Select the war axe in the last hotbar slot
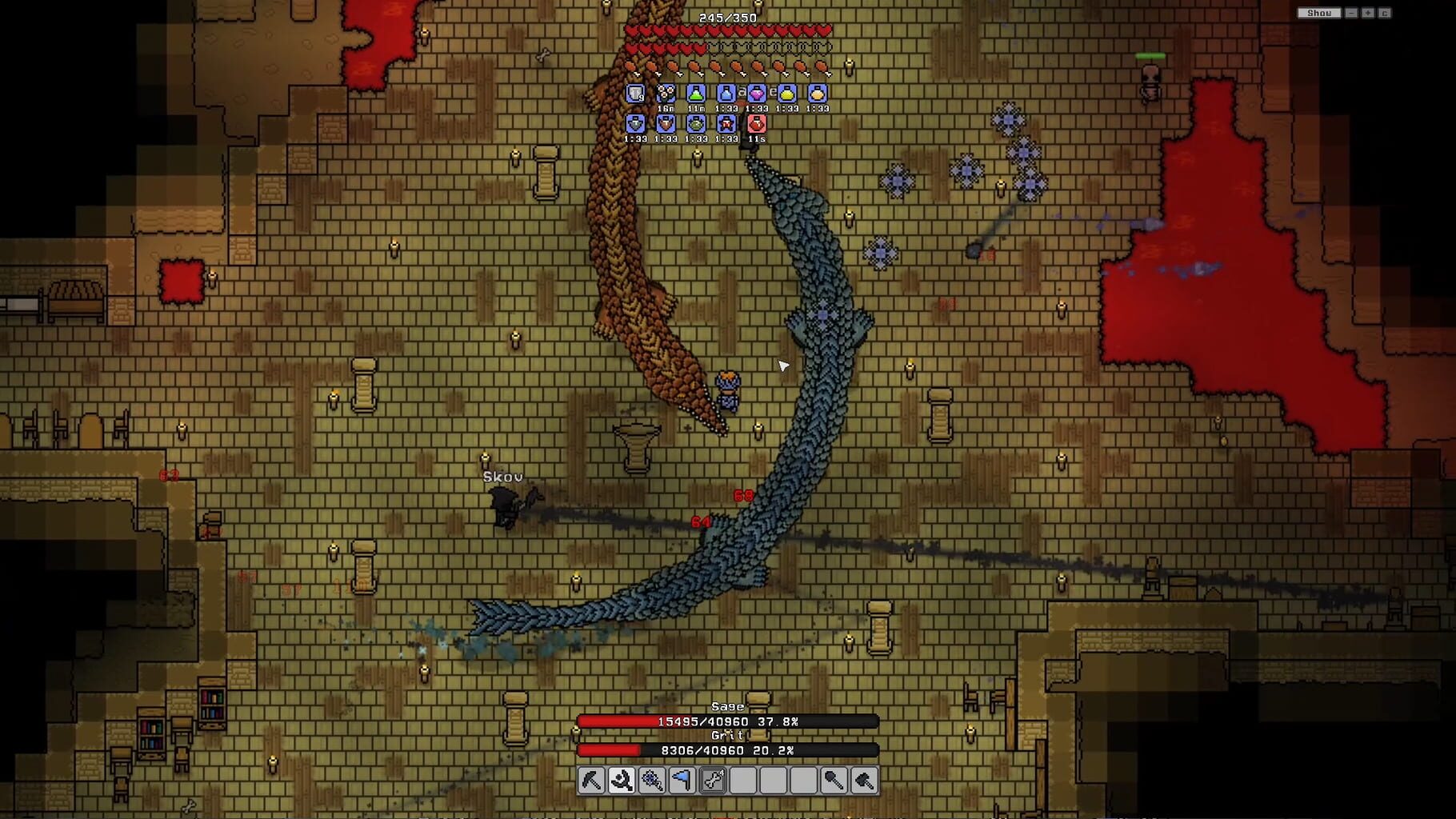Screen dimensions: 1456x819 863,782
